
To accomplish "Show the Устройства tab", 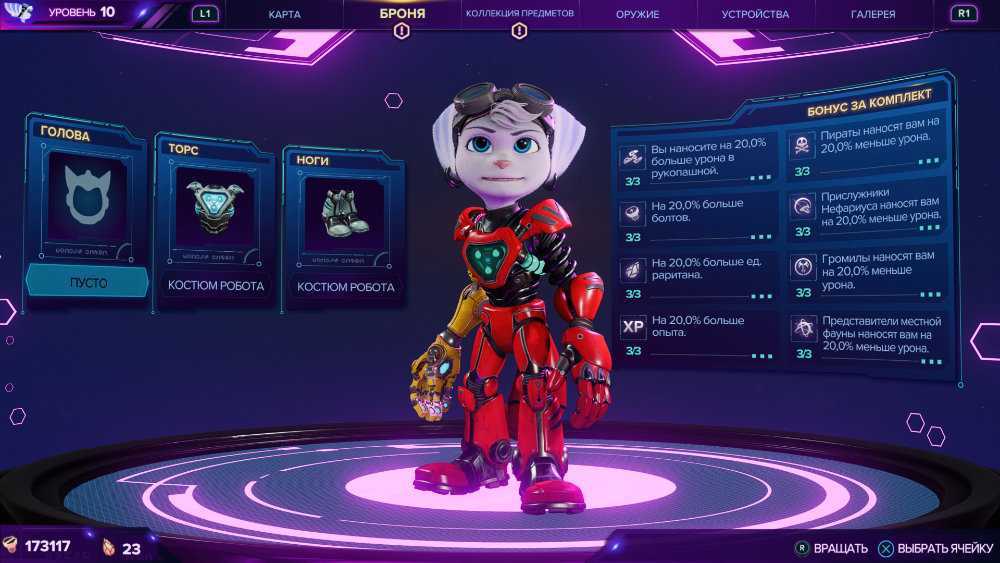I will (755, 14).
